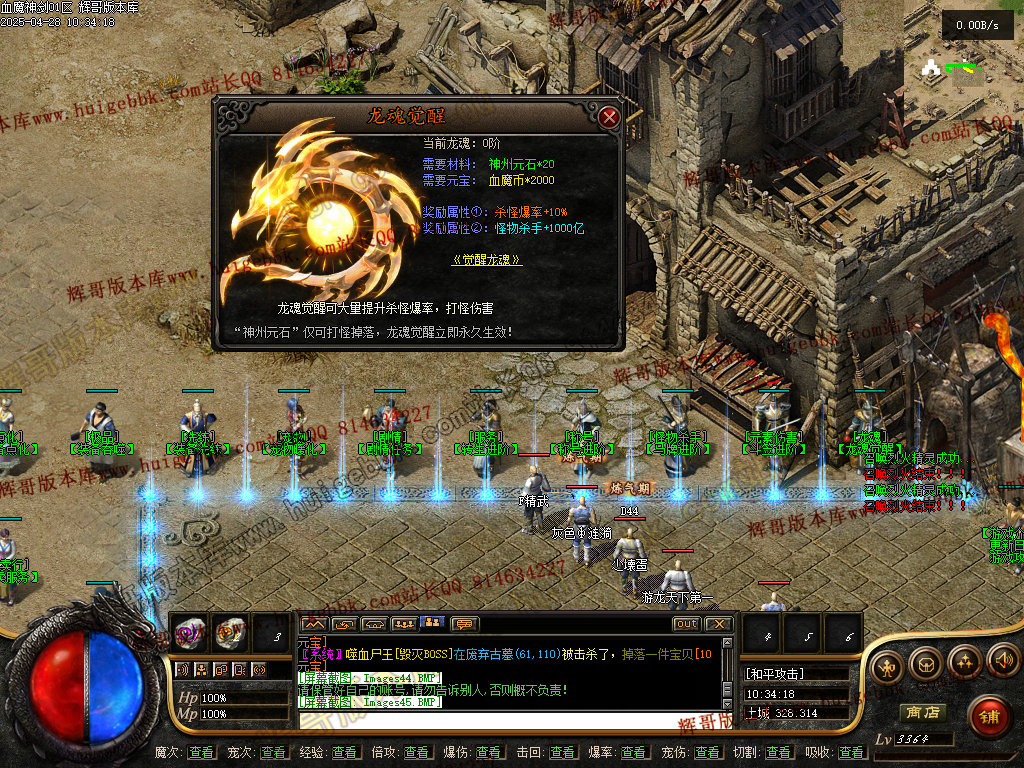Click 查看 next to 倍攻
The width and height of the screenshot is (1024, 768).
point(416,752)
